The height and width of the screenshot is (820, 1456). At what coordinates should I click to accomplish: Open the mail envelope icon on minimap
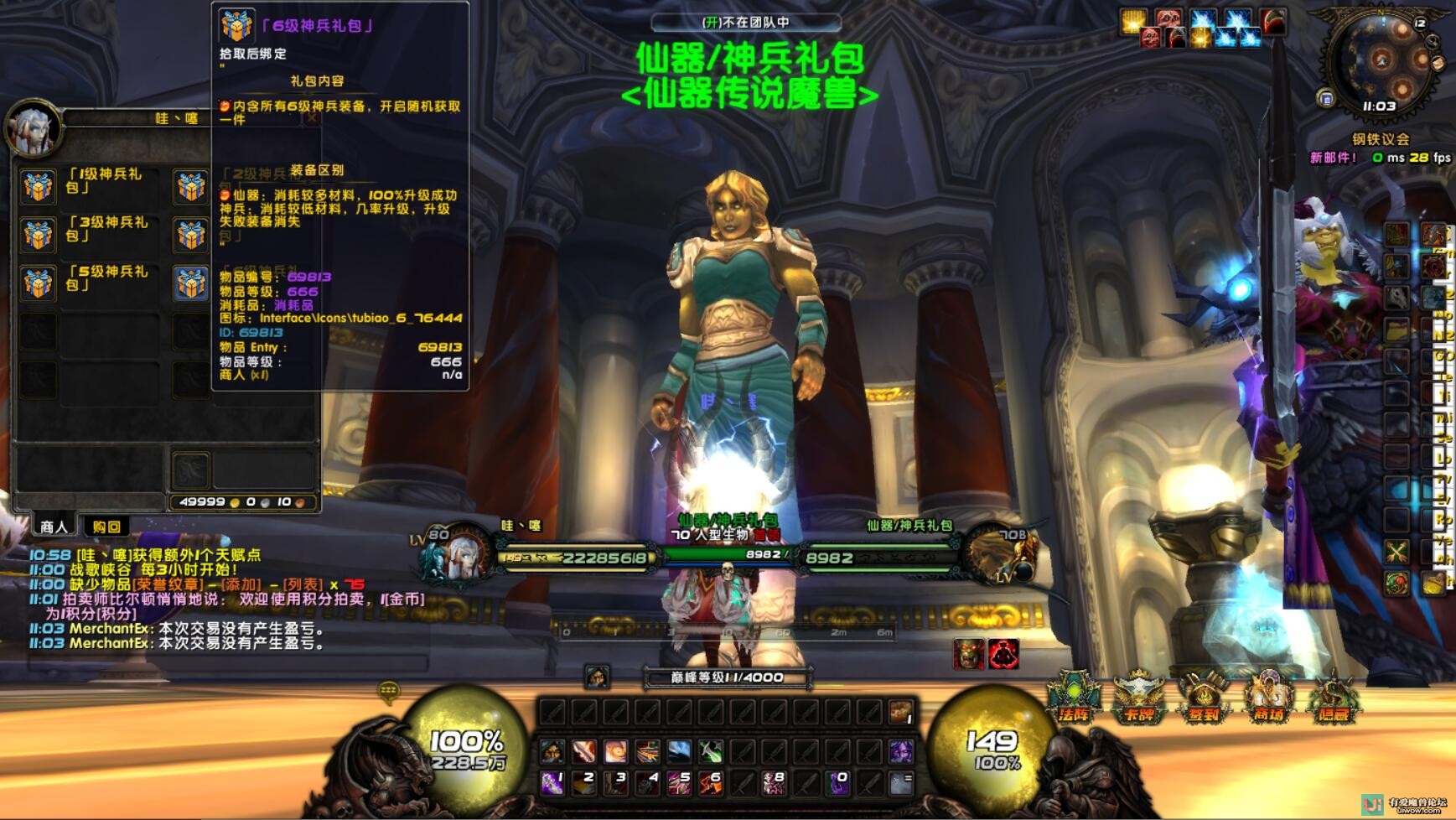coord(1438,64)
